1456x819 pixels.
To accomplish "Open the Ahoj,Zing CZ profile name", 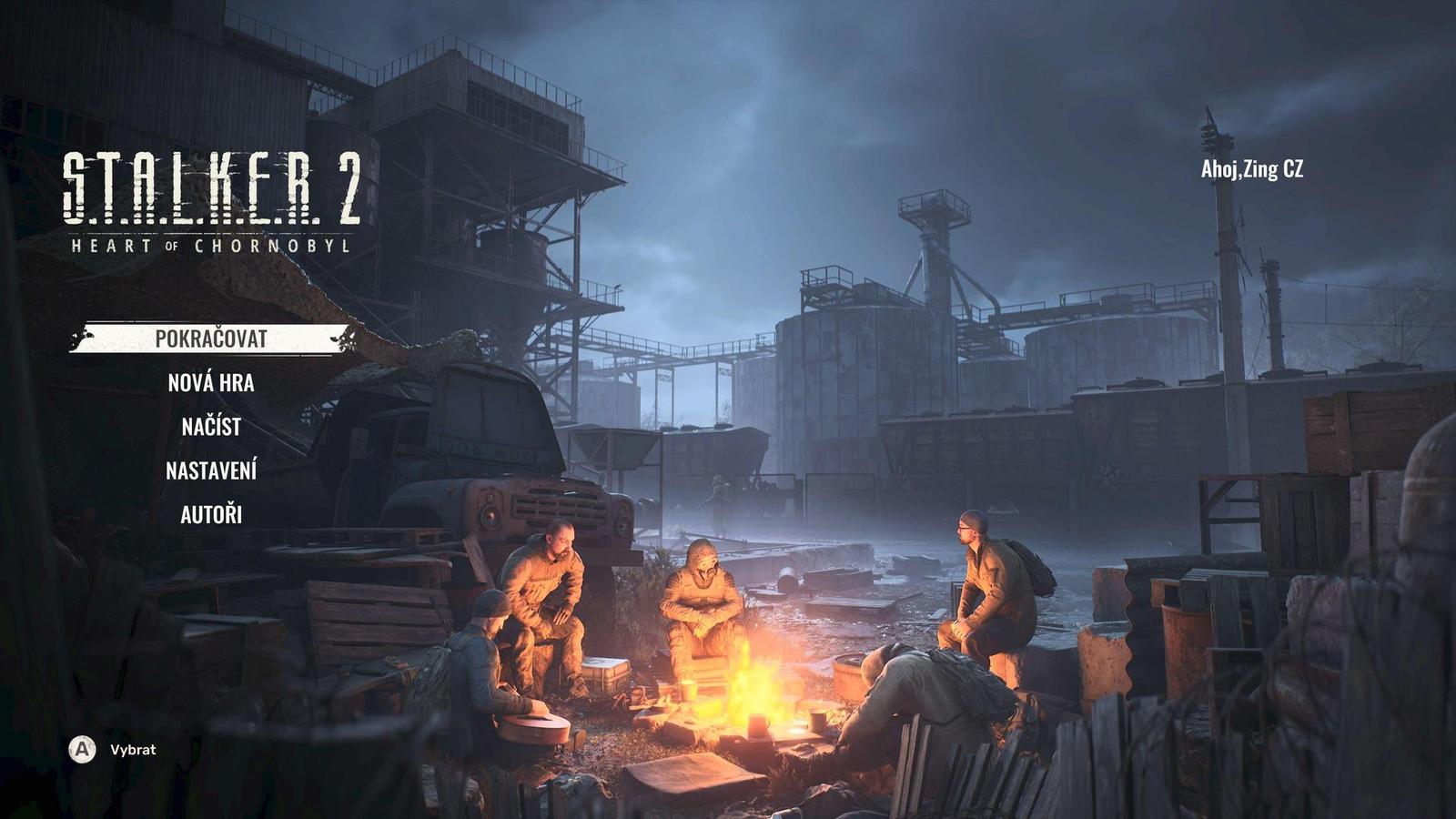I will pos(1254,167).
